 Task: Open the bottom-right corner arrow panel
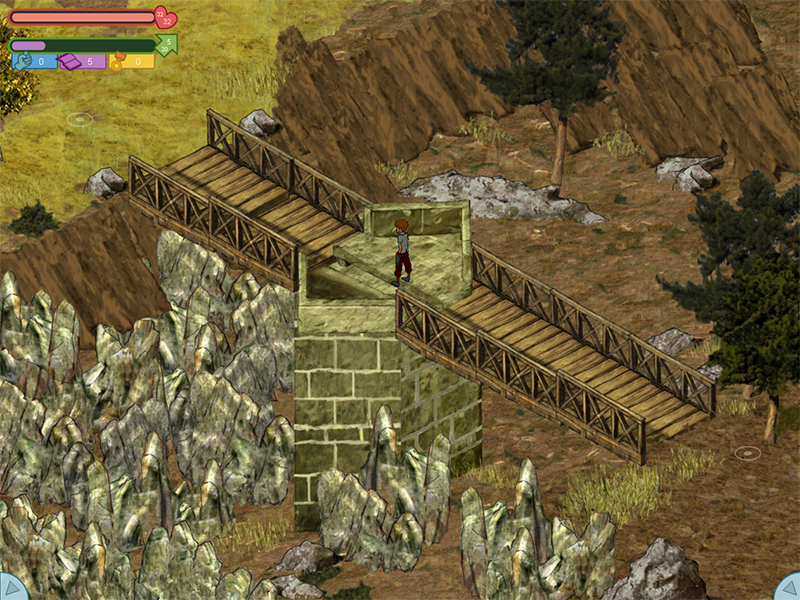click(789, 588)
